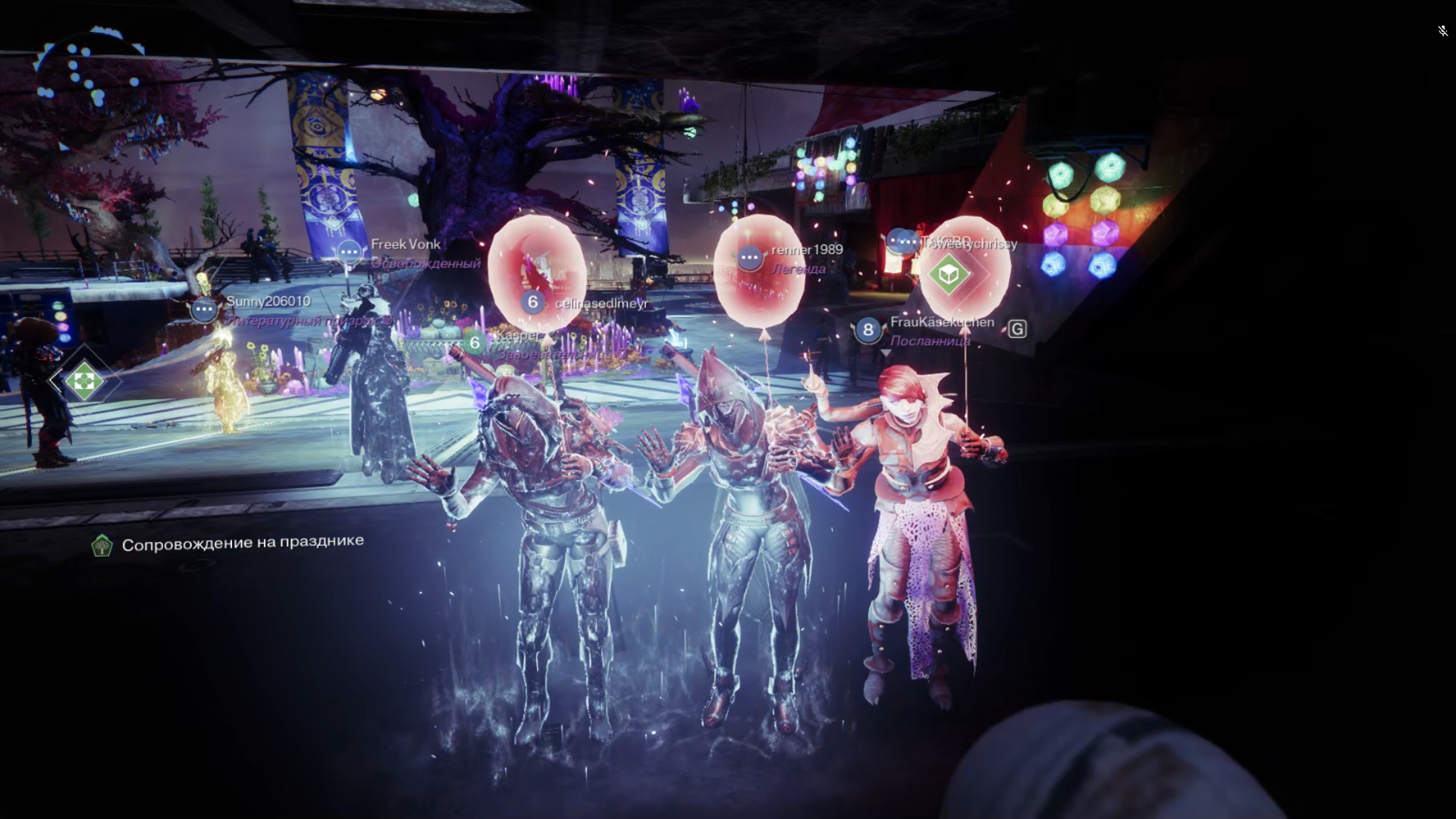Open the Сопровождение на празднике objective tracker
1456x819 pixels.
pyautogui.click(x=227, y=544)
